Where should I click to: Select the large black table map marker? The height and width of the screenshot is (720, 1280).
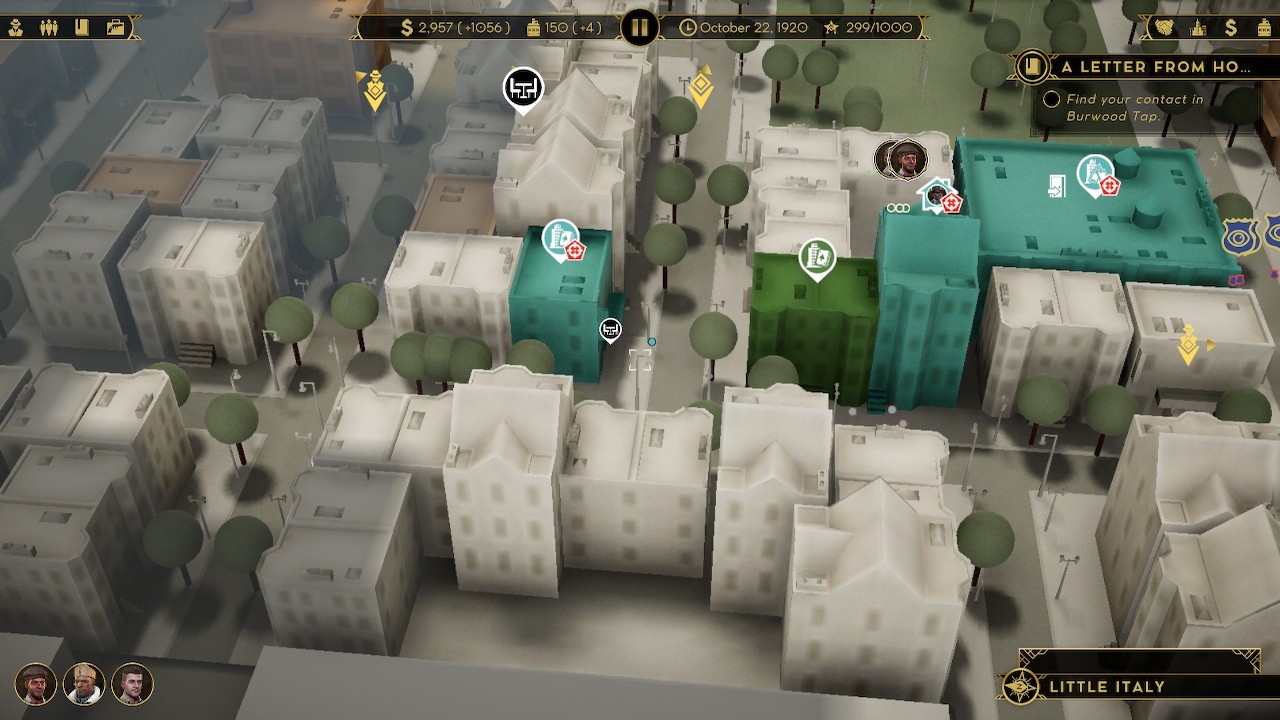pos(522,88)
